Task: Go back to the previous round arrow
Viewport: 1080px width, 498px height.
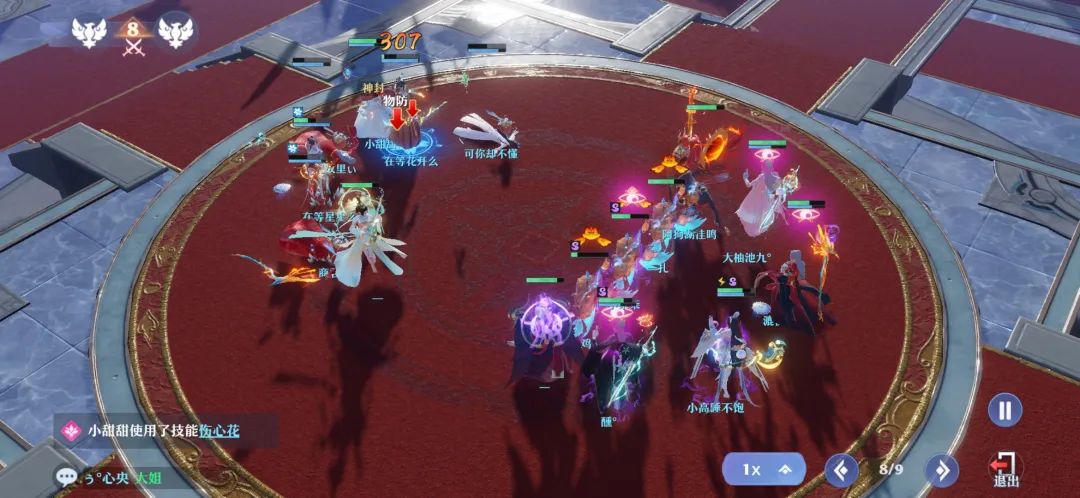Action: click(x=841, y=469)
